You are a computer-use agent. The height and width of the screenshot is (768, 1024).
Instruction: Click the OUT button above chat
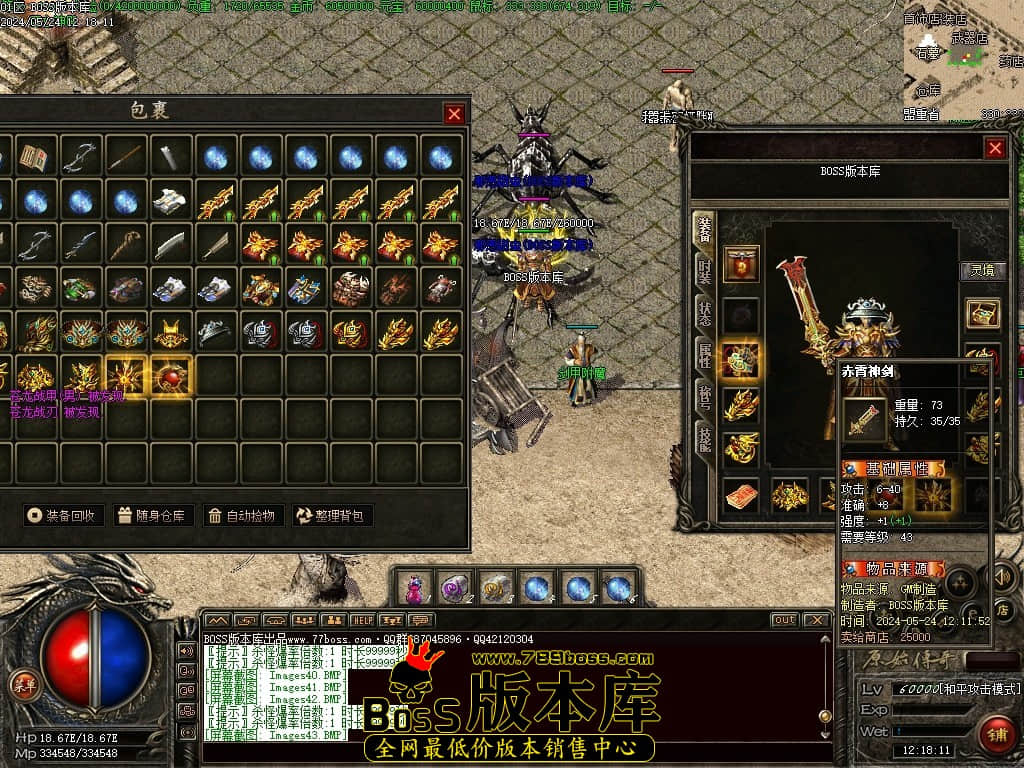coord(785,620)
